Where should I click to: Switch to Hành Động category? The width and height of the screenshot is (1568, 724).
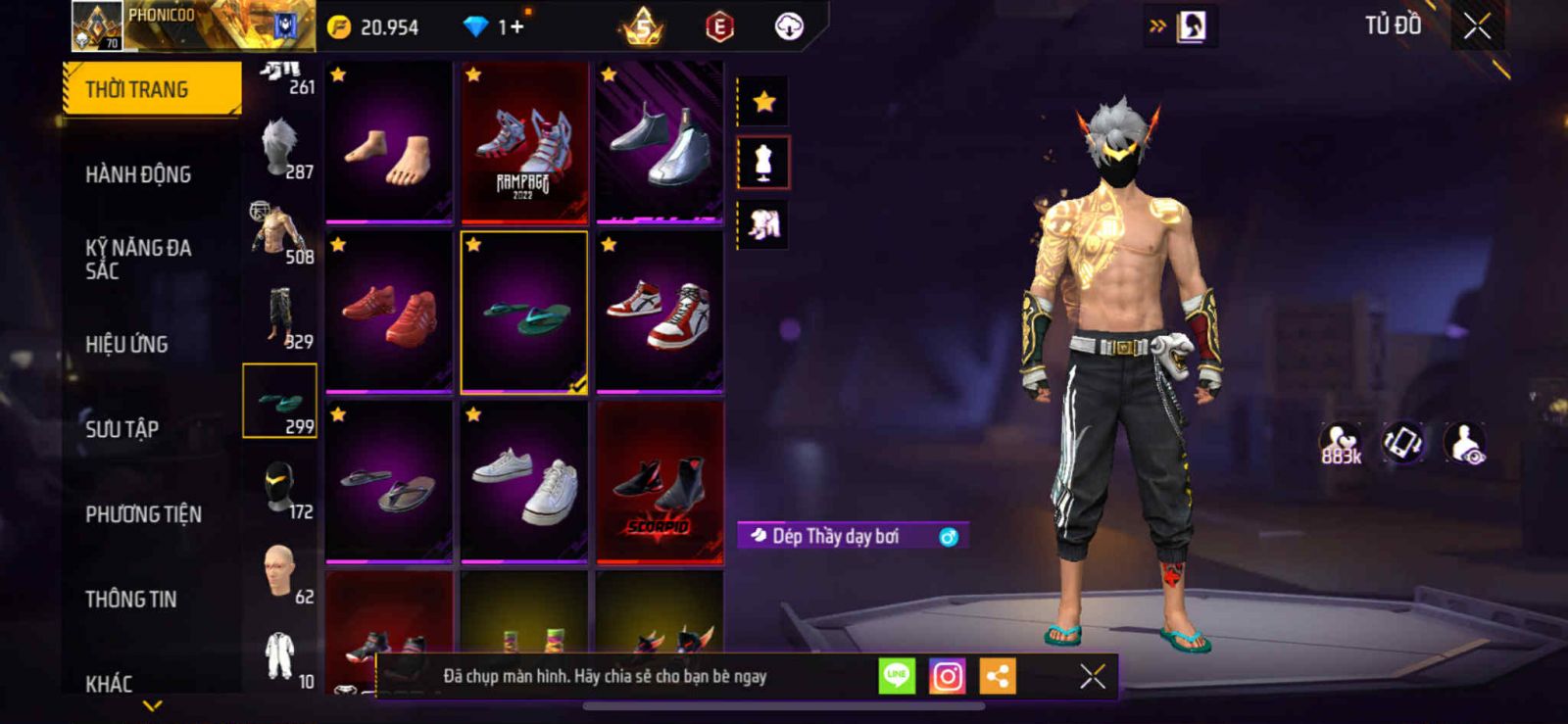pos(138,174)
